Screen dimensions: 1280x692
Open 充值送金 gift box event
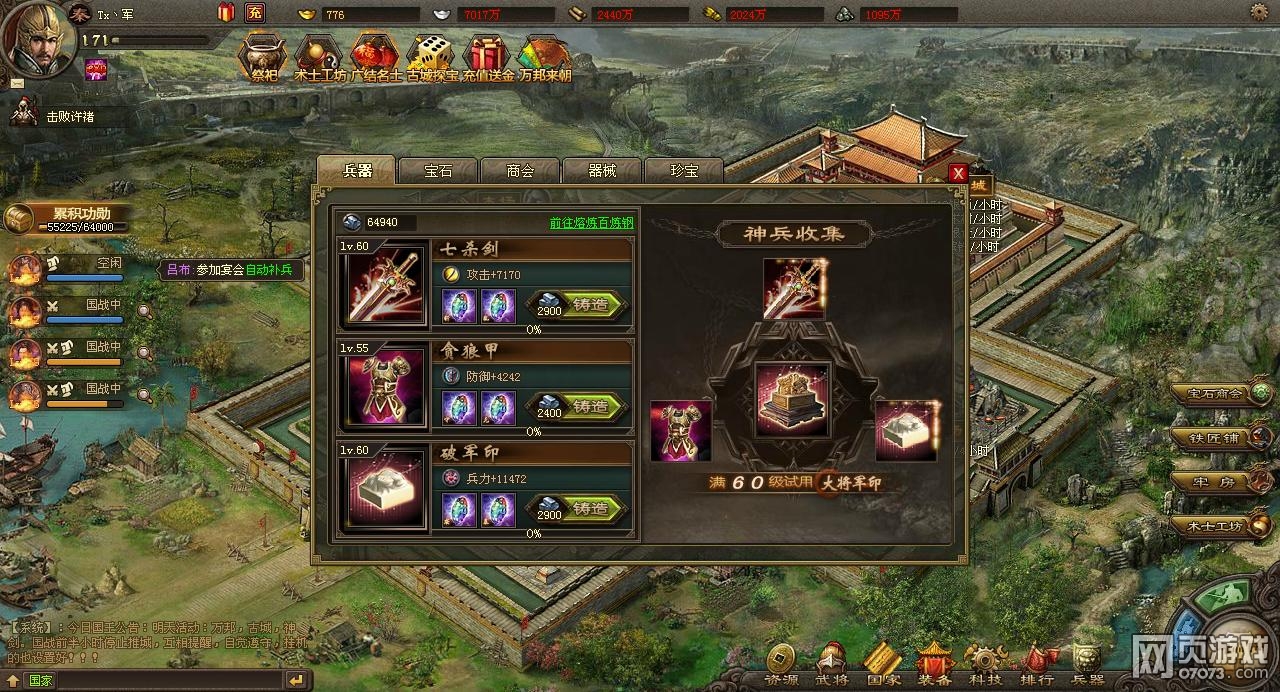click(x=488, y=60)
